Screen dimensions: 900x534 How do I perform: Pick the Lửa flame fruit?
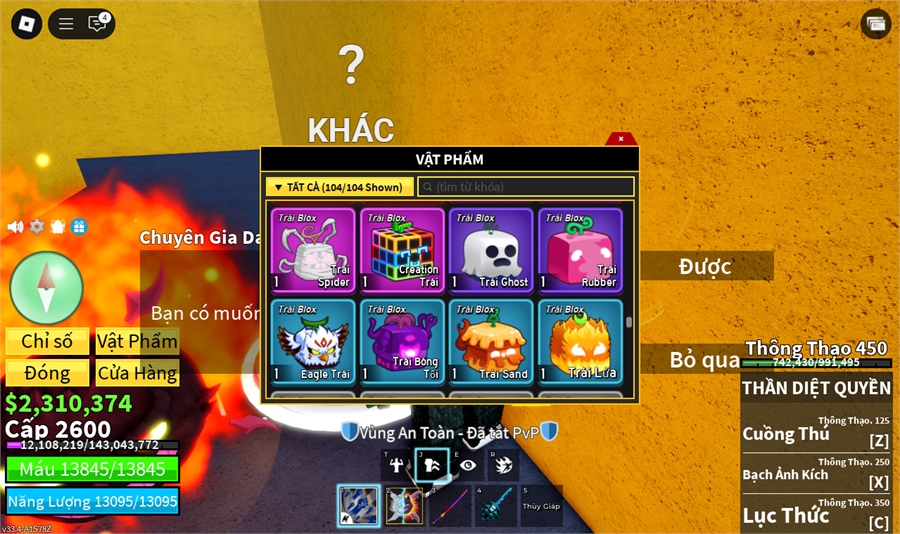pyautogui.click(x=580, y=341)
